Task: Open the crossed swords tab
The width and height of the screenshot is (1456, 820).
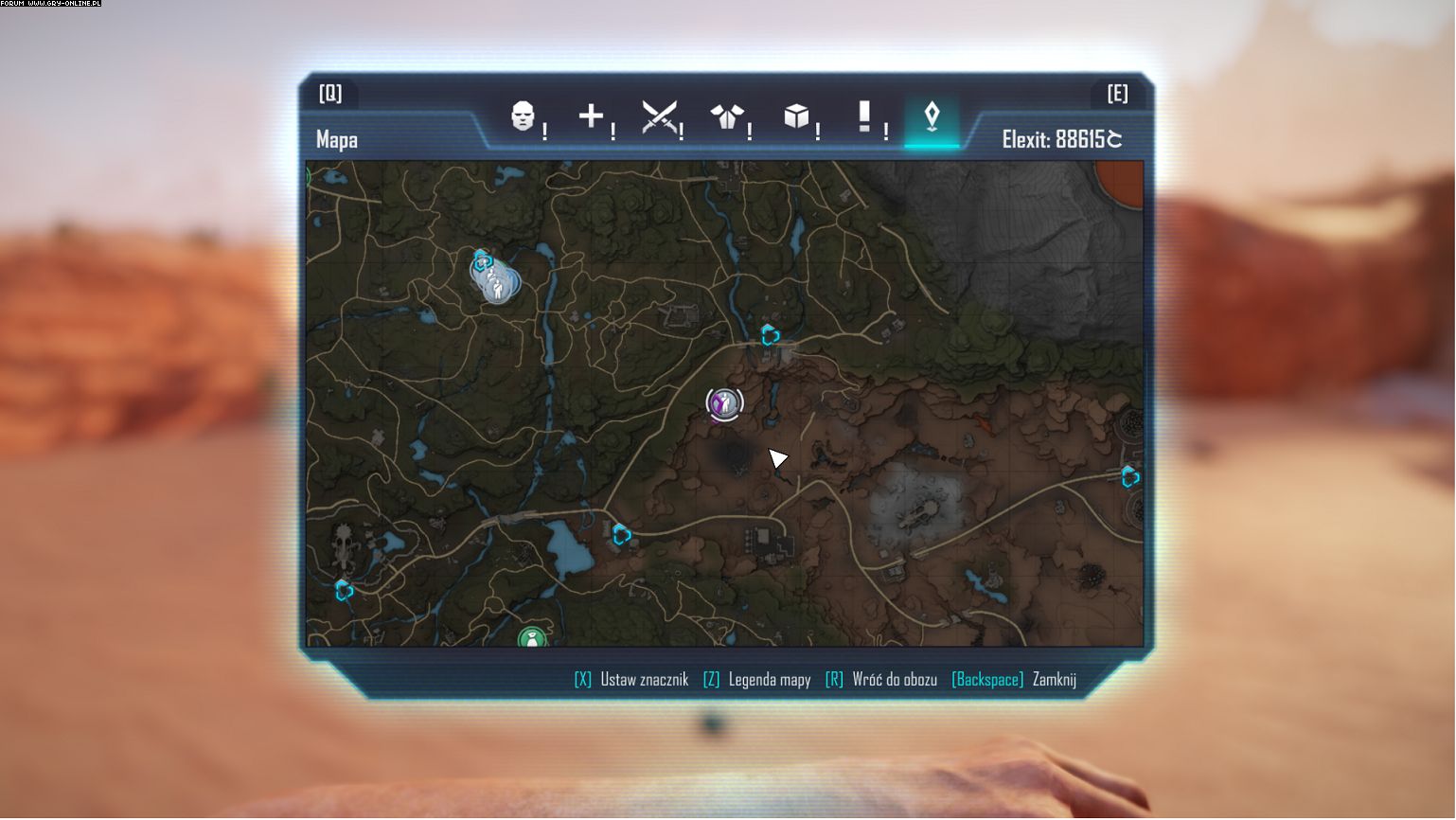Action: tap(659, 117)
